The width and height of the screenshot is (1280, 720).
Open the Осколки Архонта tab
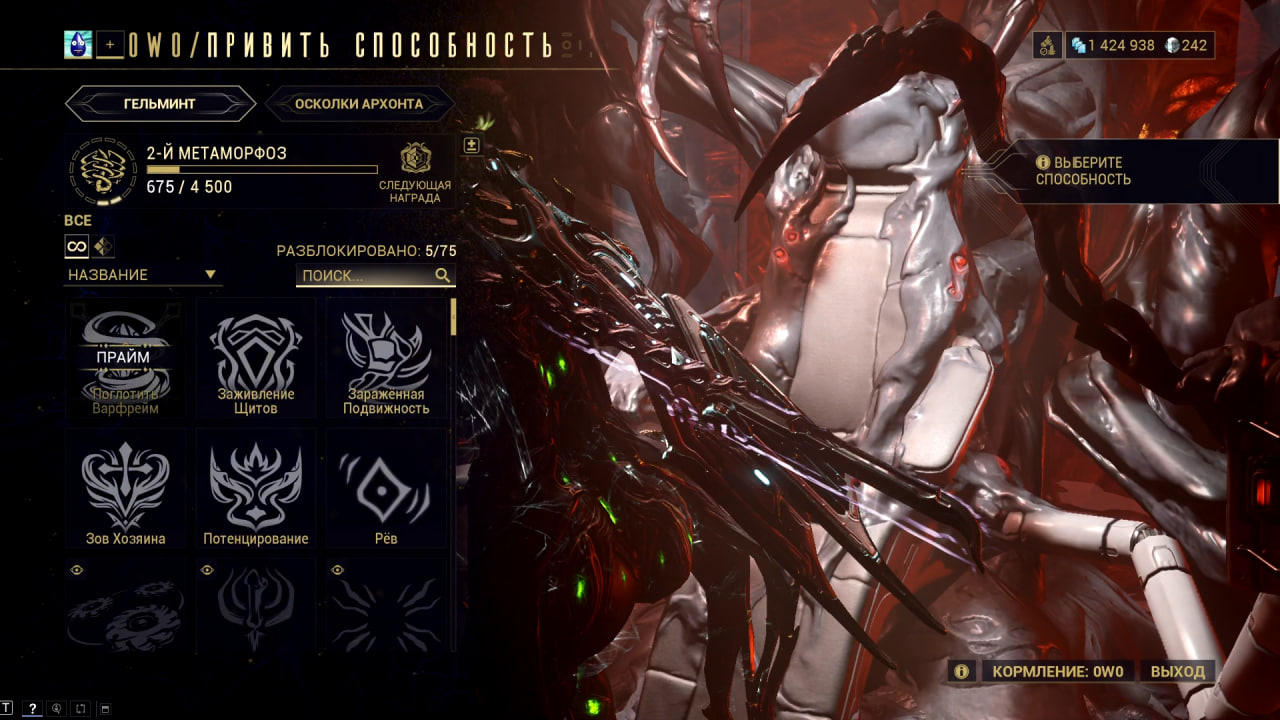[359, 103]
